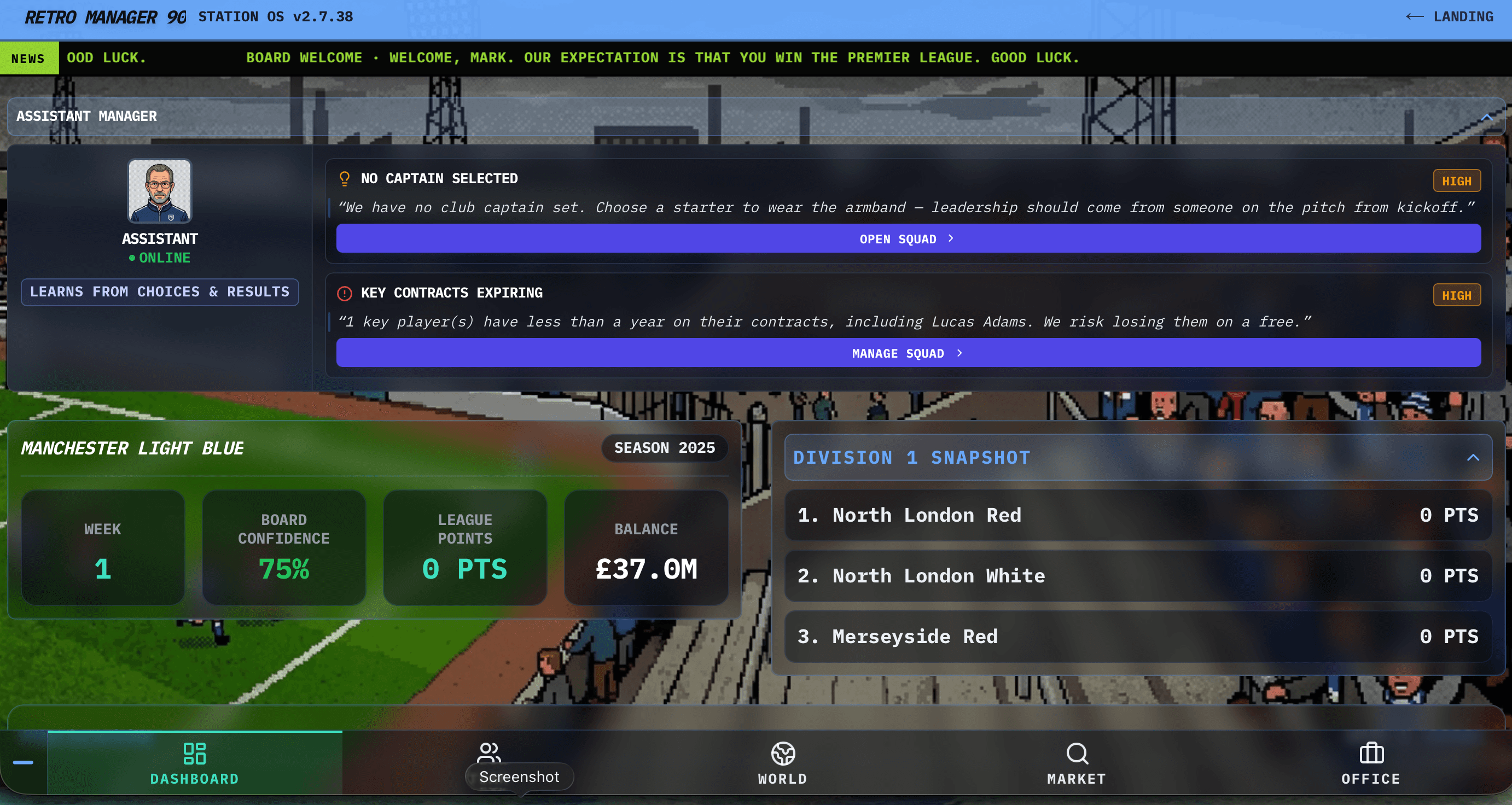
Task: Click LEARNS FROM CHOICES & RESULTS
Action: click(160, 291)
